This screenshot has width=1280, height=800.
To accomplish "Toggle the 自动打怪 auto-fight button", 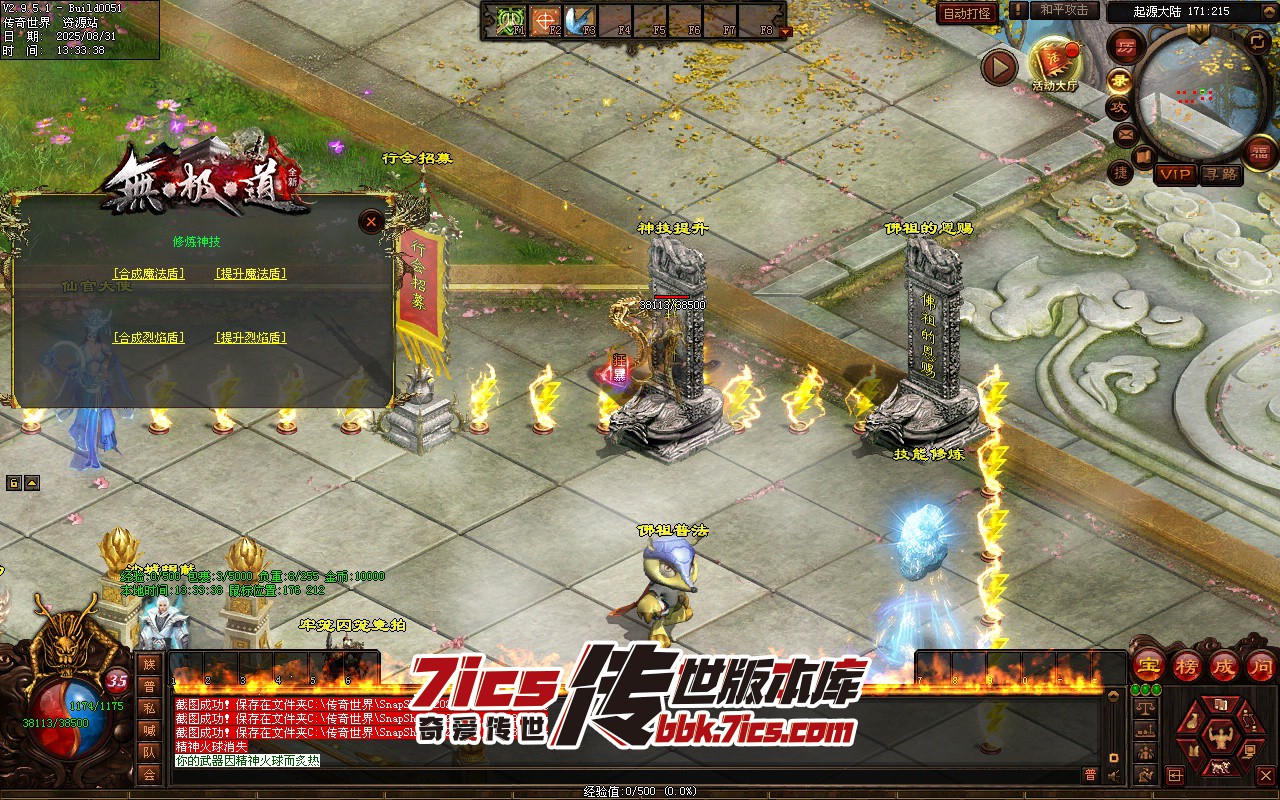I will coord(968,13).
